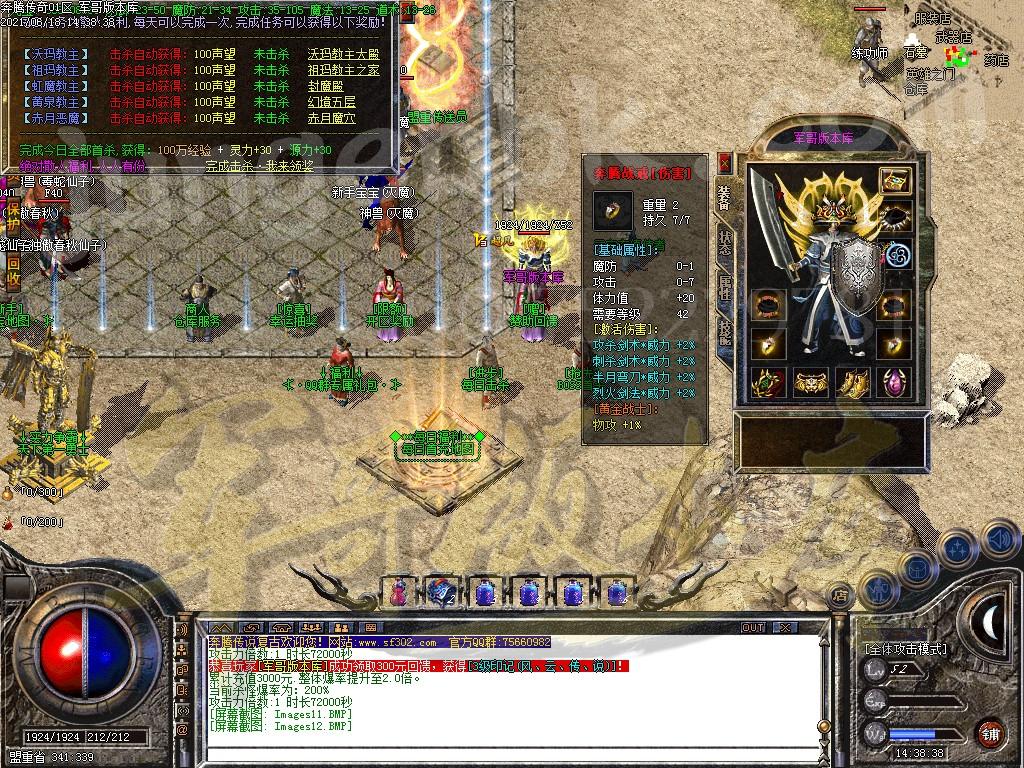Select the purple gem equipment slot
The width and height of the screenshot is (1024, 768).
(x=894, y=382)
